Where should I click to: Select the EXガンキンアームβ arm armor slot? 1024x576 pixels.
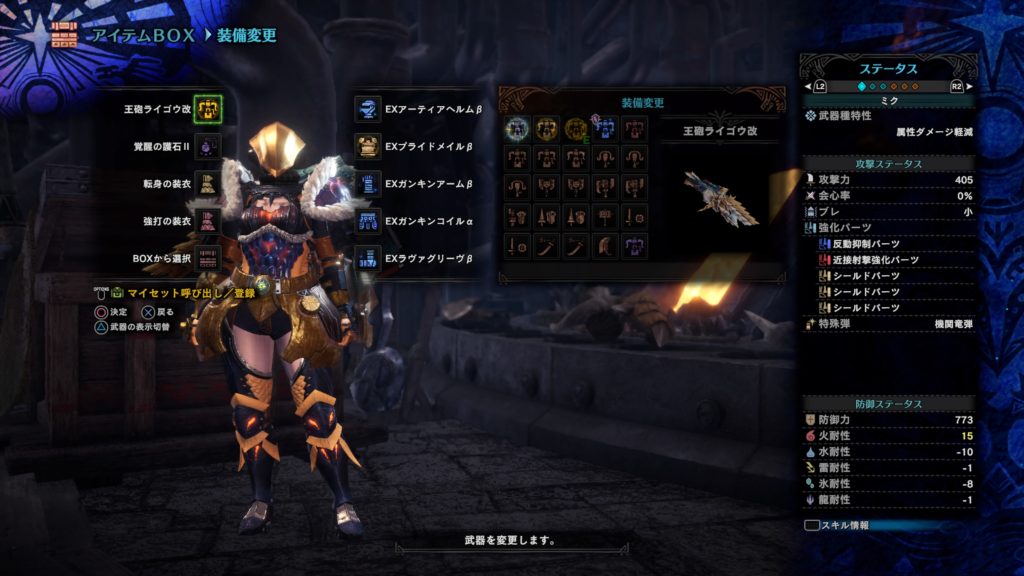coord(368,183)
